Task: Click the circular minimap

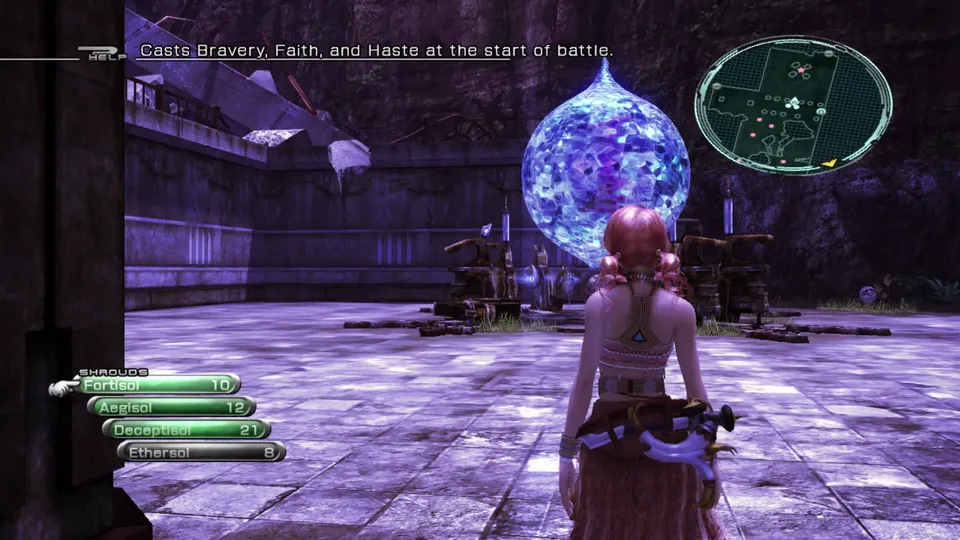Action: tap(793, 105)
